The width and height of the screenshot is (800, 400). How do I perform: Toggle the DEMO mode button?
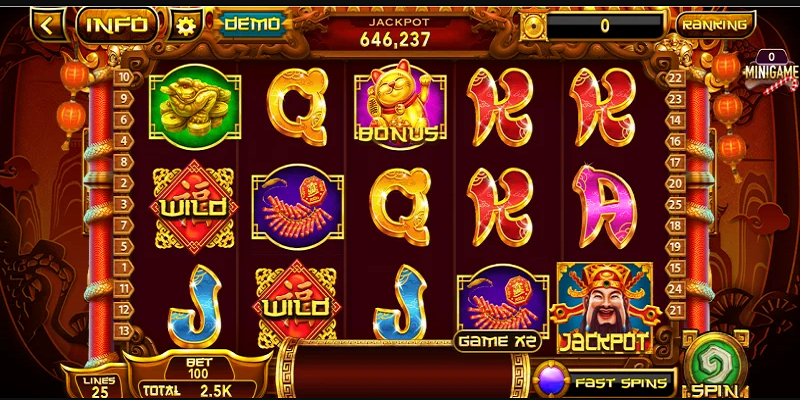coord(252,24)
